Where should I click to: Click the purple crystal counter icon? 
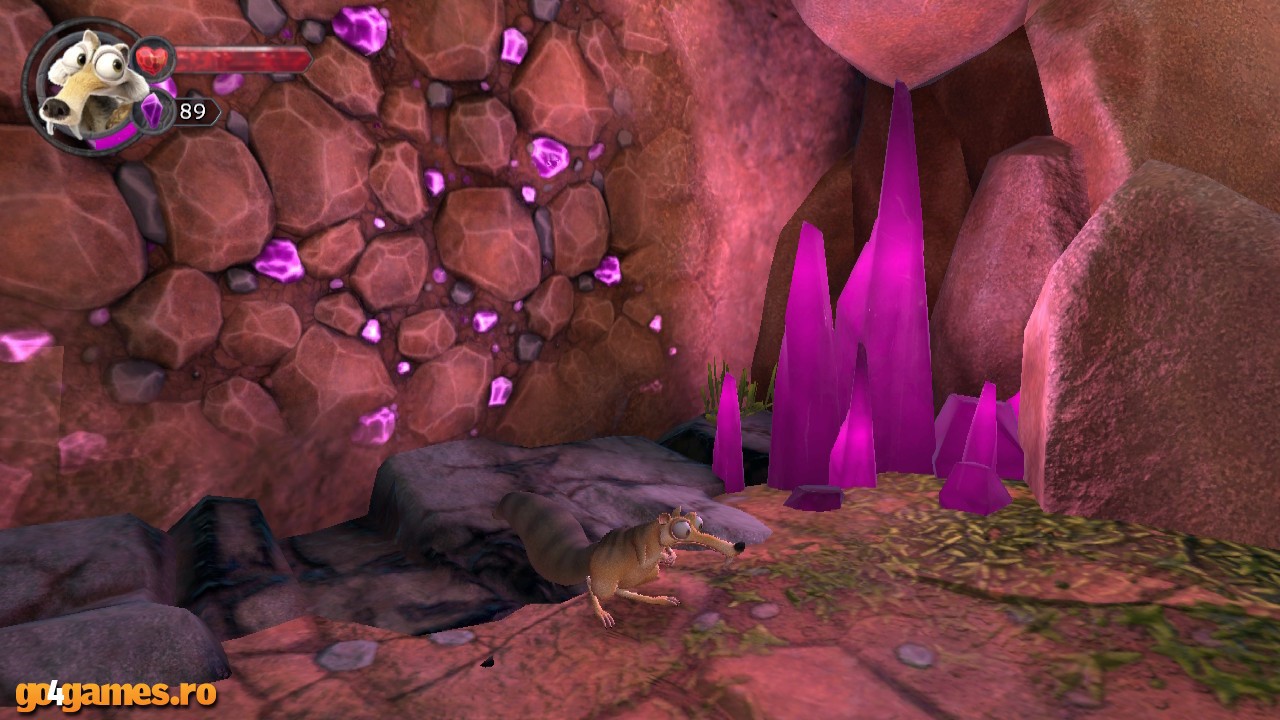pos(153,110)
